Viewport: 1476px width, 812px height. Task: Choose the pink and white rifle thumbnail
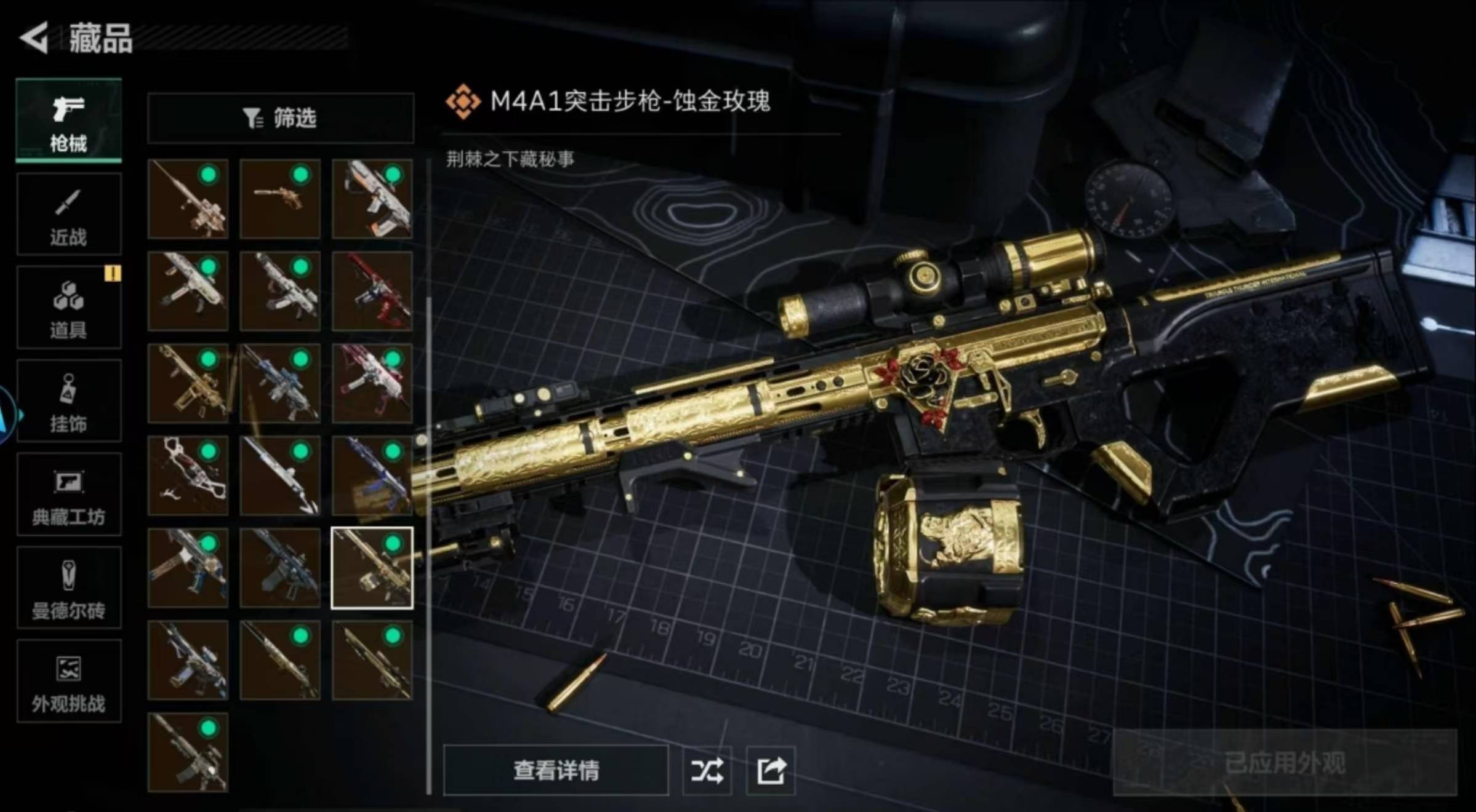coord(372,383)
